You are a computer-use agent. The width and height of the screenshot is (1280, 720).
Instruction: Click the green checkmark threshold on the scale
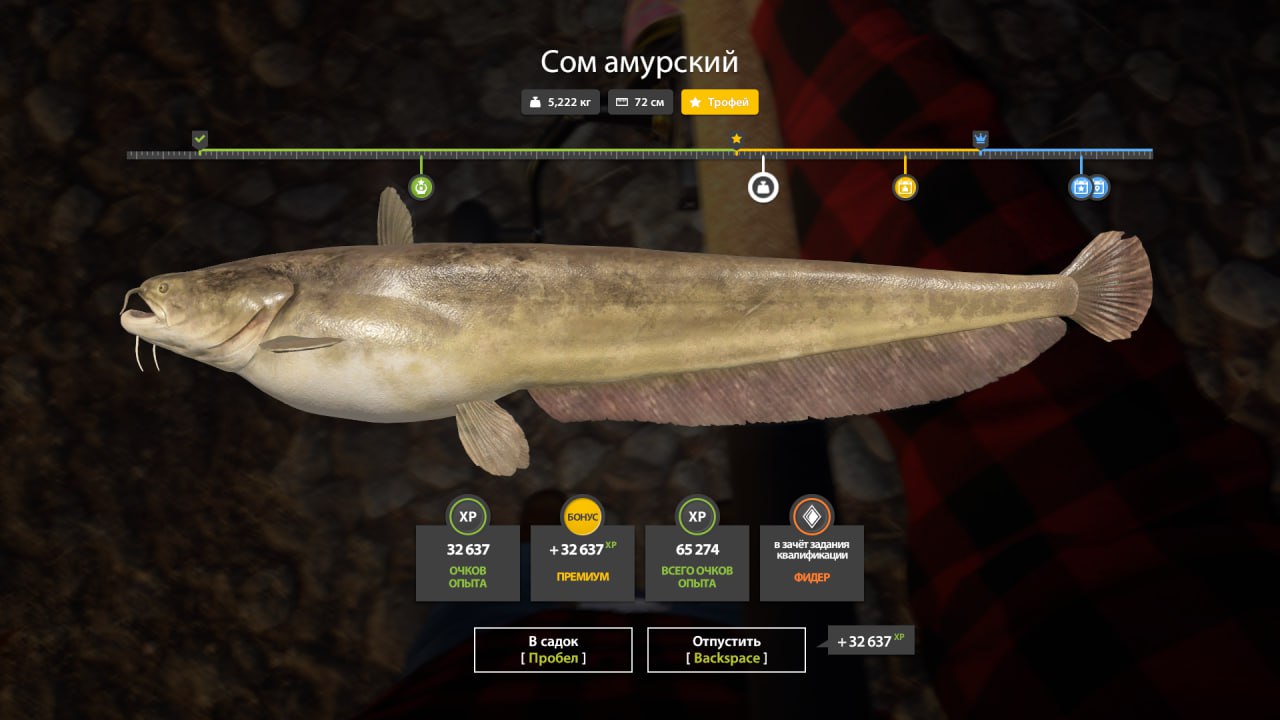200,139
